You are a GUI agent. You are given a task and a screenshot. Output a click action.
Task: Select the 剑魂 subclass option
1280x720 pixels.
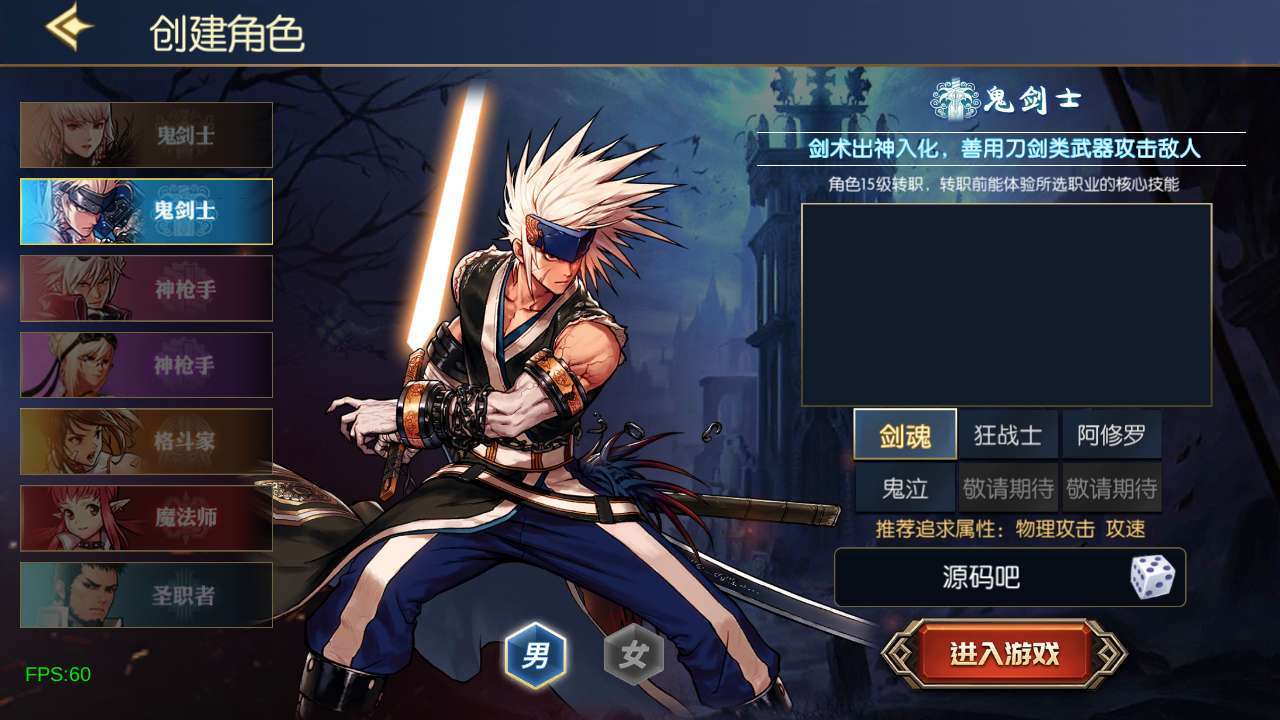(907, 434)
